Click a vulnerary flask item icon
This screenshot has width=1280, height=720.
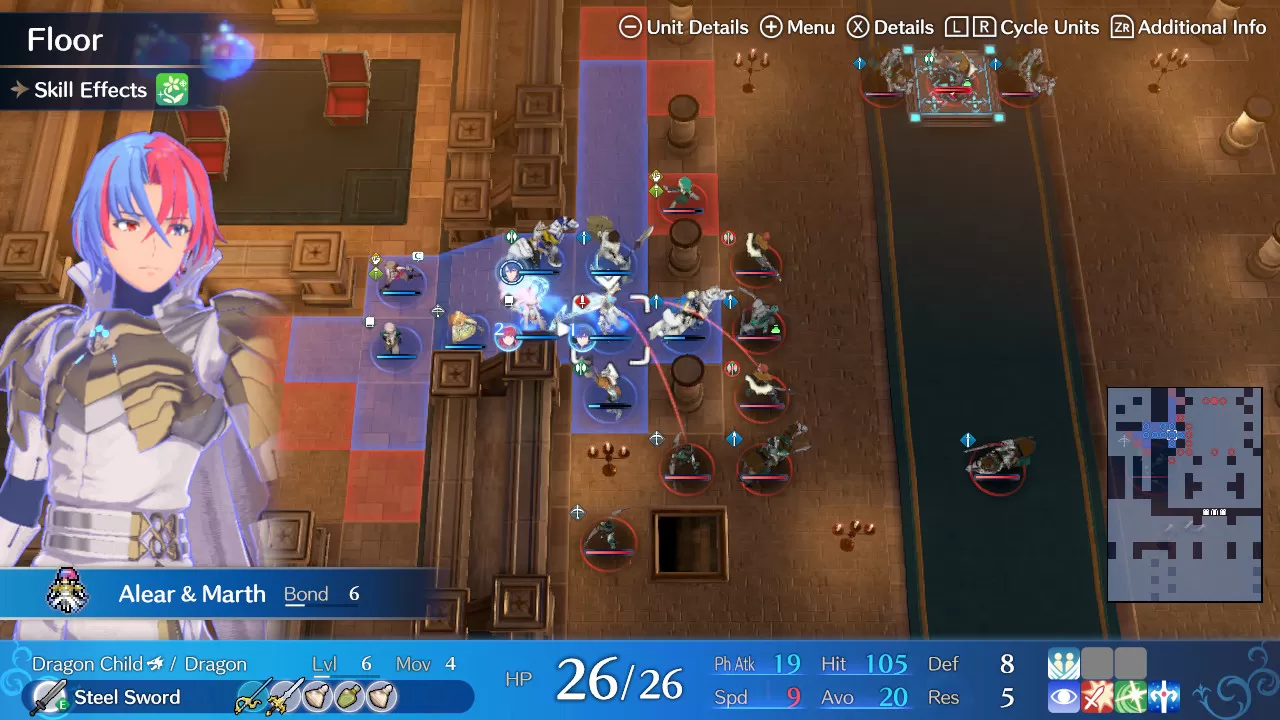(315, 697)
